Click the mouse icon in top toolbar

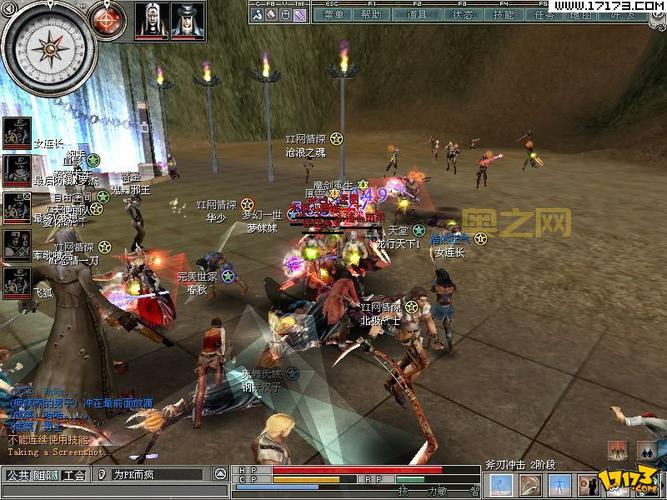point(286,15)
